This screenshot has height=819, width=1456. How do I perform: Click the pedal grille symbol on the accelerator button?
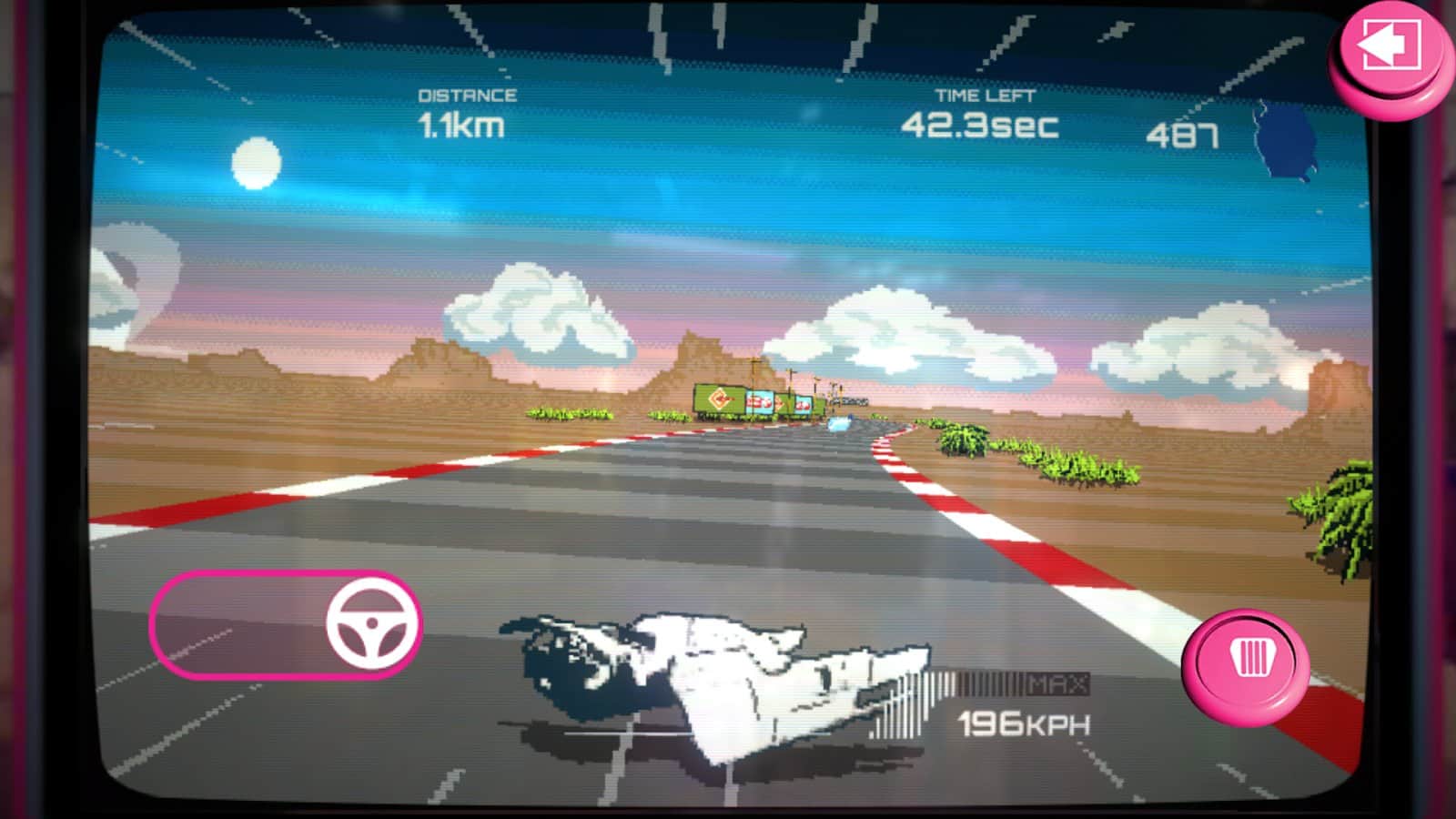[1254, 659]
